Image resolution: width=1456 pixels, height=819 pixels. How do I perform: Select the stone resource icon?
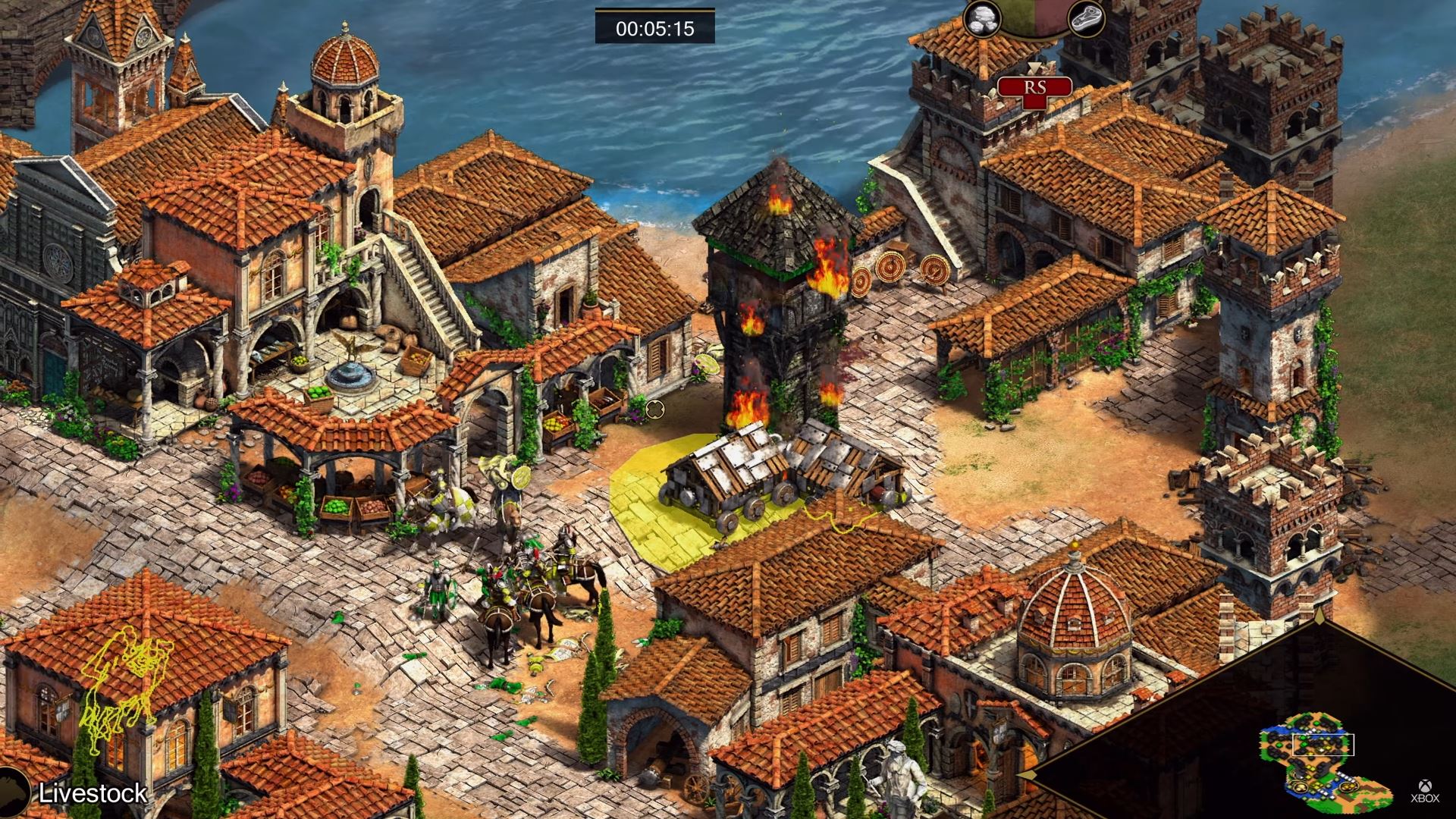point(982,19)
